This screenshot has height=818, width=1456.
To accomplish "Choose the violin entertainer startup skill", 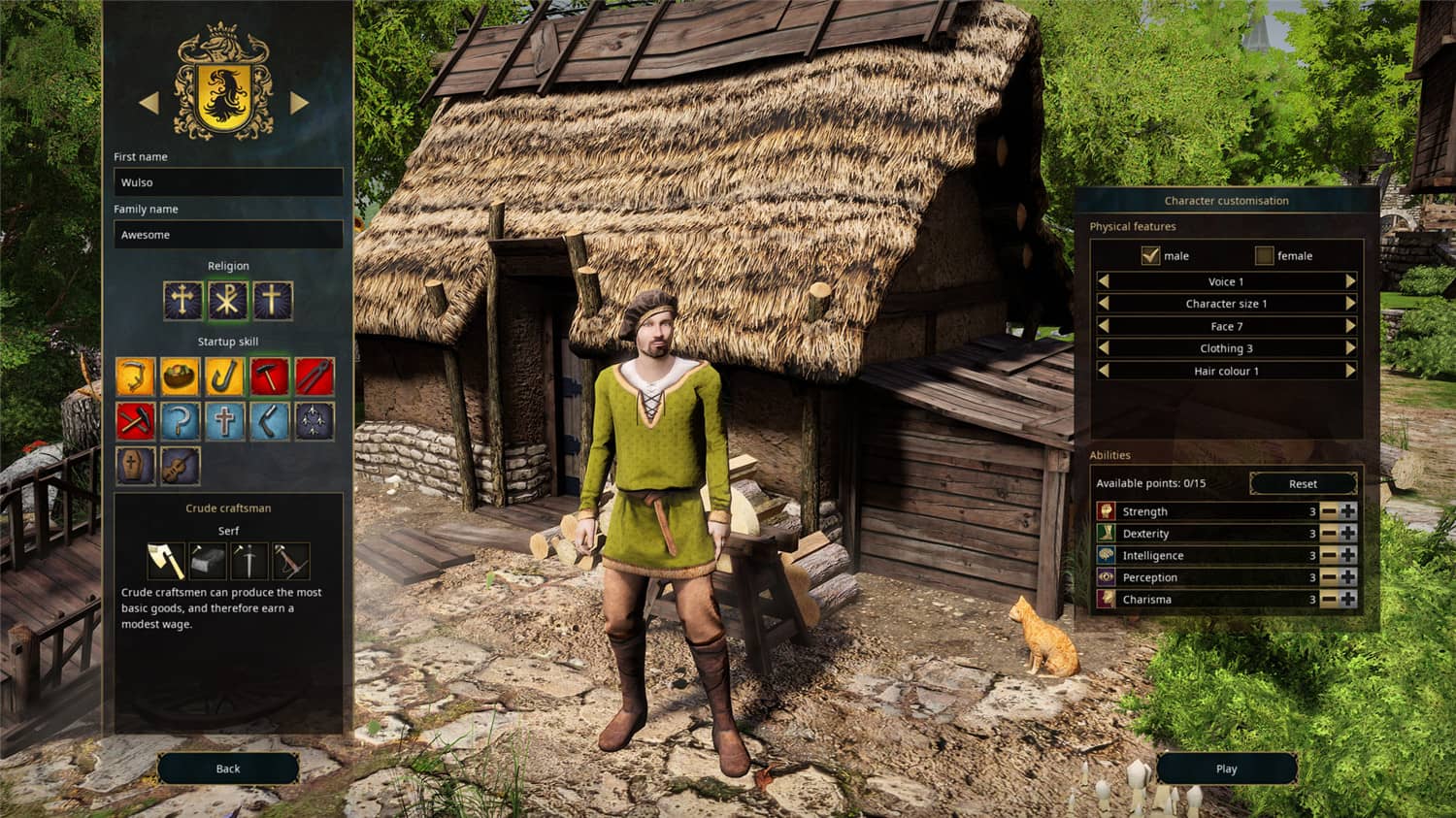I will [181, 466].
